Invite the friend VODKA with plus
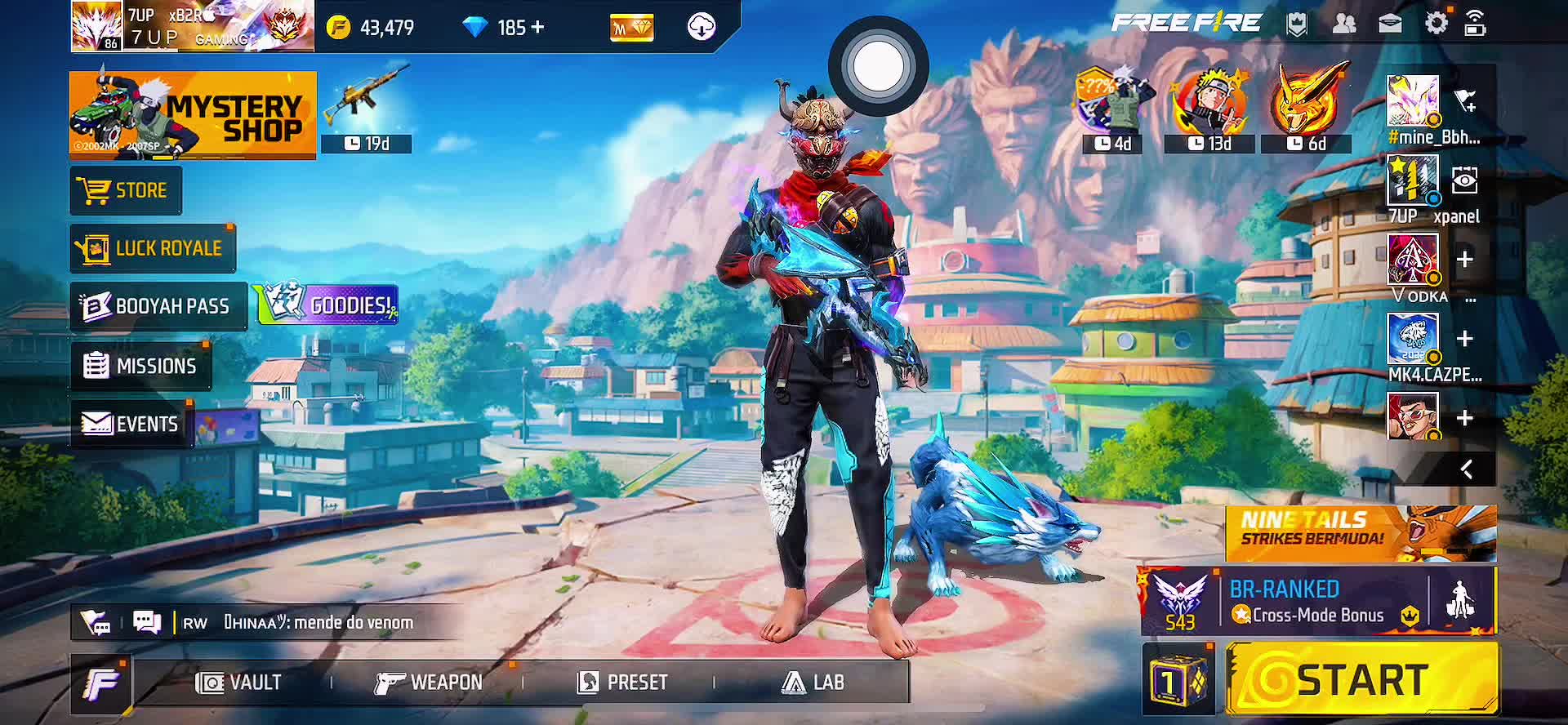1568x725 pixels. [1465, 260]
